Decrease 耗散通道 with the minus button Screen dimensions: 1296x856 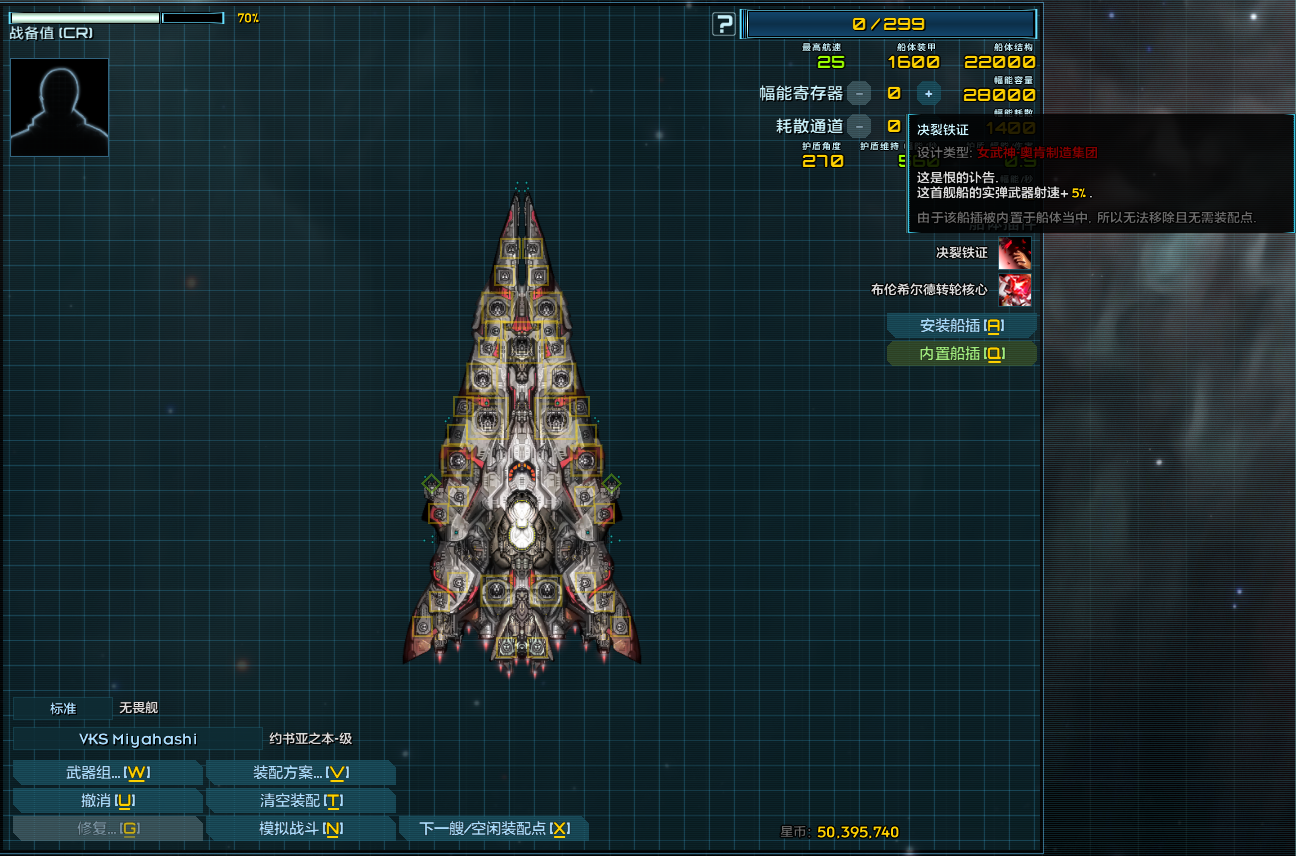(860, 126)
